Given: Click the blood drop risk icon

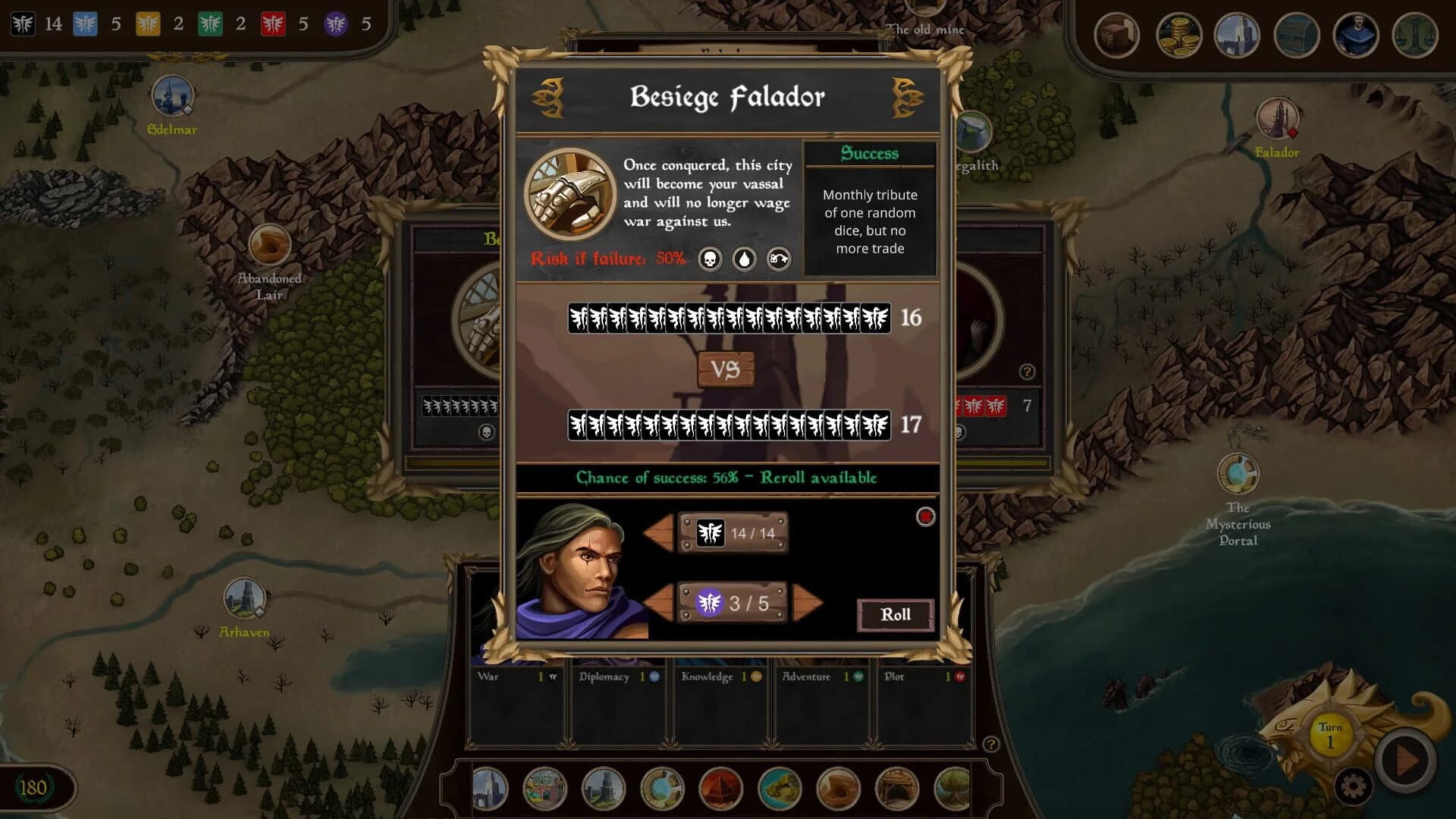Looking at the screenshot, I should [x=745, y=259].
